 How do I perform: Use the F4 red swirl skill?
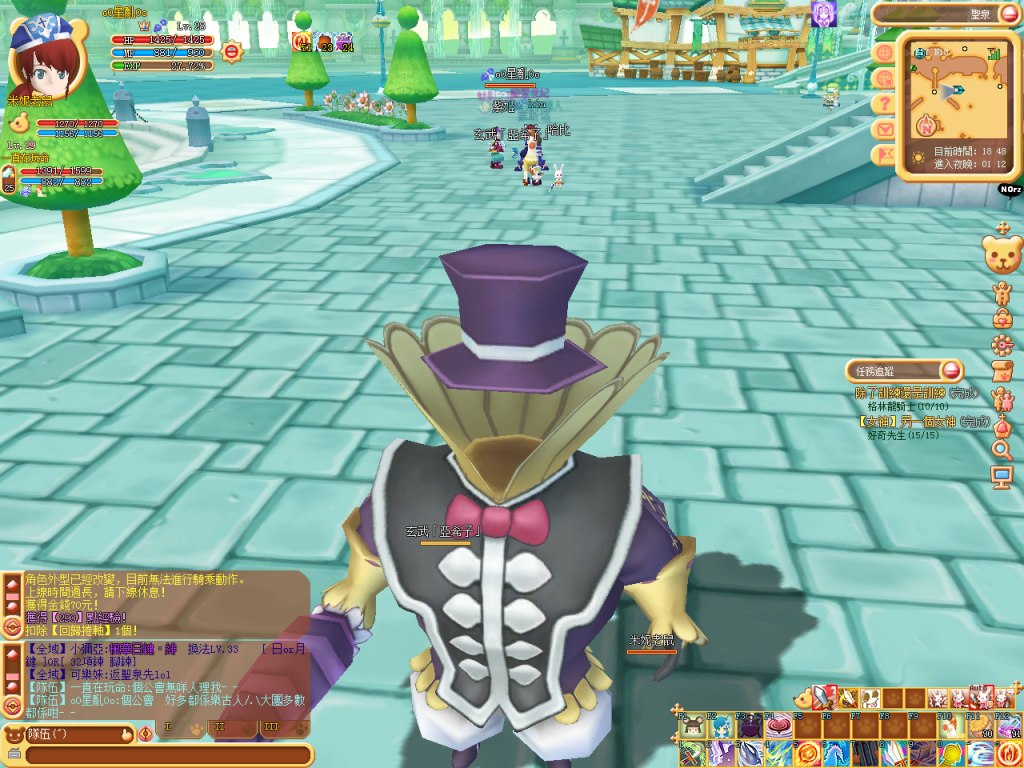pos(779,726)
